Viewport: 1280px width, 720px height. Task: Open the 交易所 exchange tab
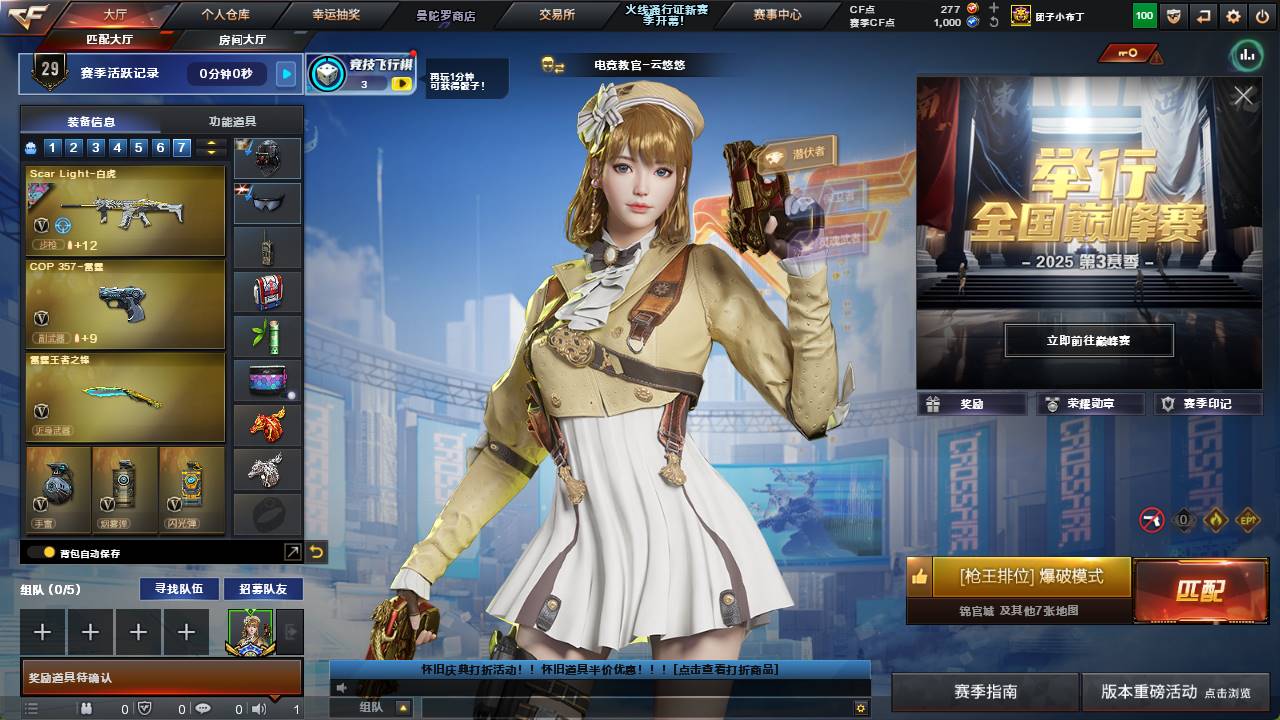(557, 15)
